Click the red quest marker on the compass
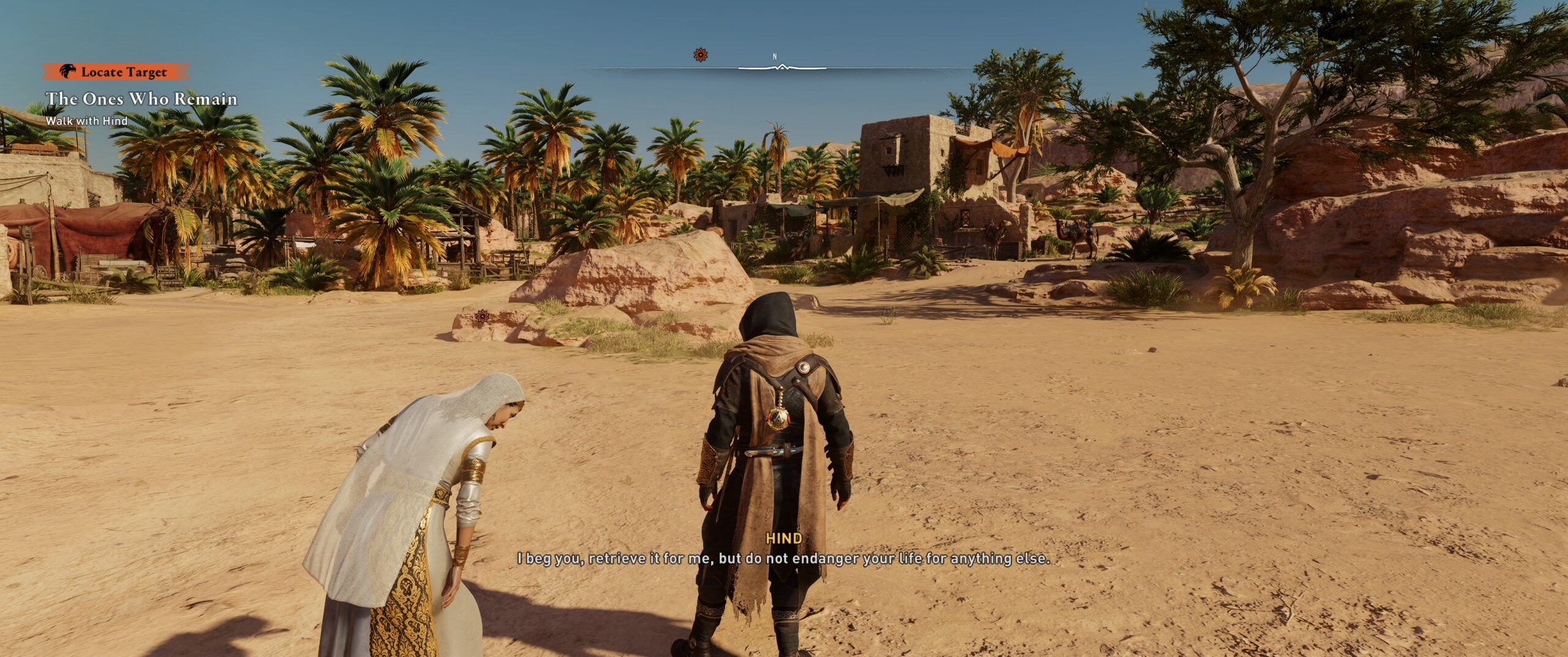 [x=701, y=55]
